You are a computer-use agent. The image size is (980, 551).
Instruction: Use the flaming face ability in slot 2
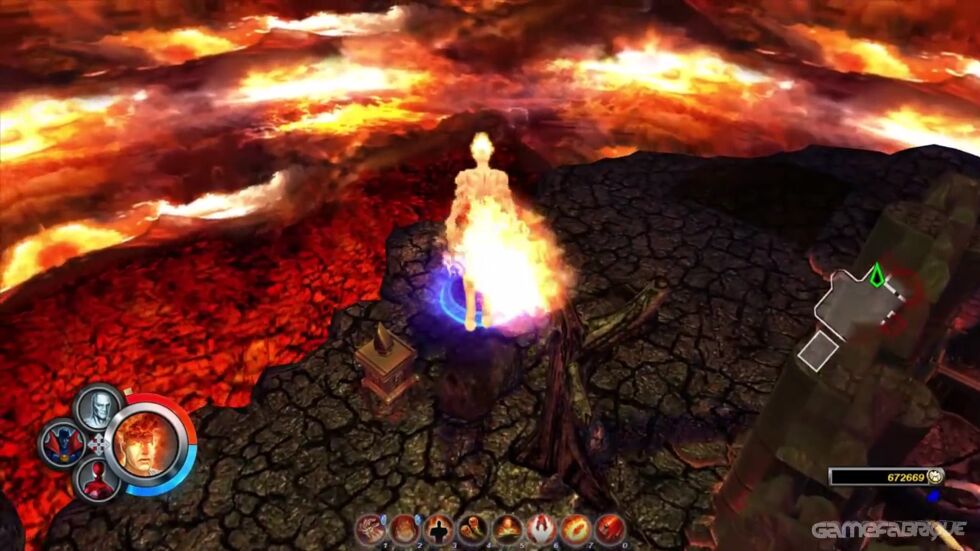click(405, 528)
